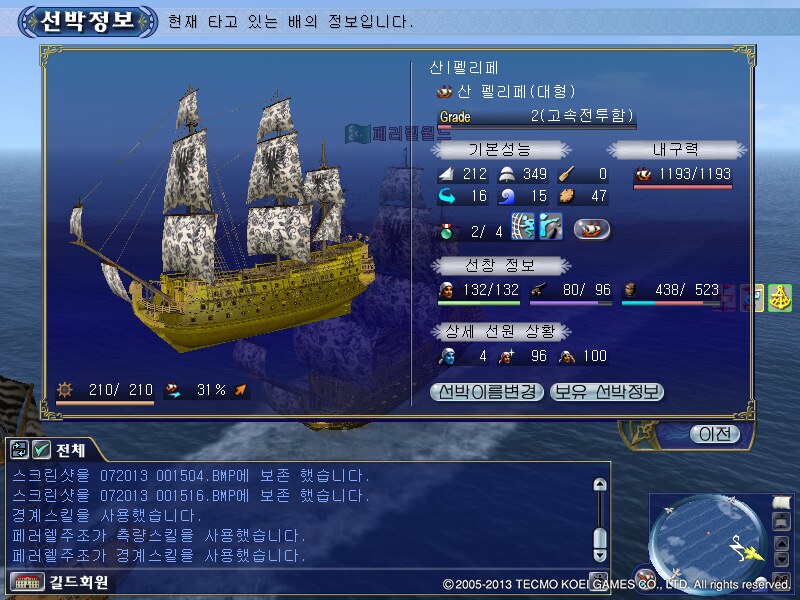
Task: Click the net-and-figure ship skill icon
Action: coord(523,227)
